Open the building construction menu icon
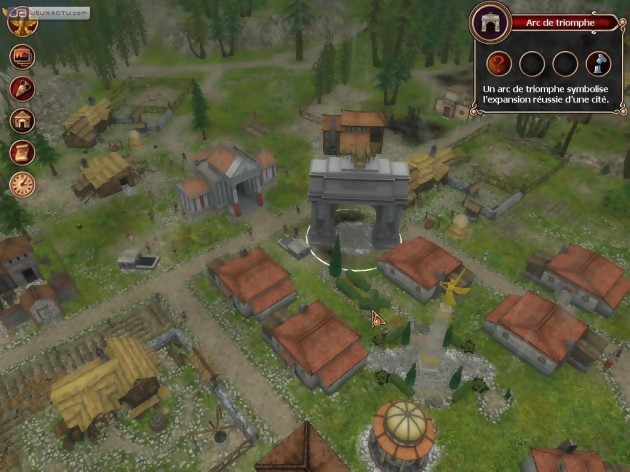This screenshot has height=472, width=630. pos(22,120)
